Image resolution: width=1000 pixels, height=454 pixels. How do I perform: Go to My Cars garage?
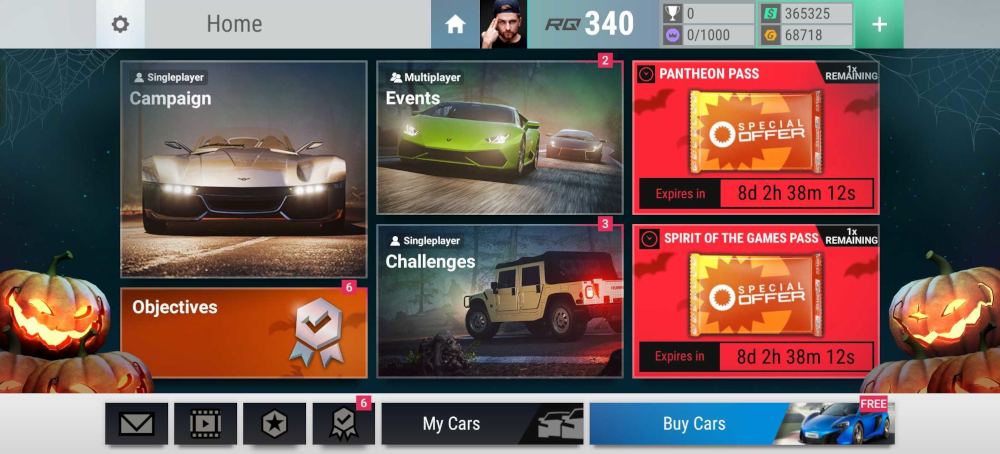coord(482,424)
